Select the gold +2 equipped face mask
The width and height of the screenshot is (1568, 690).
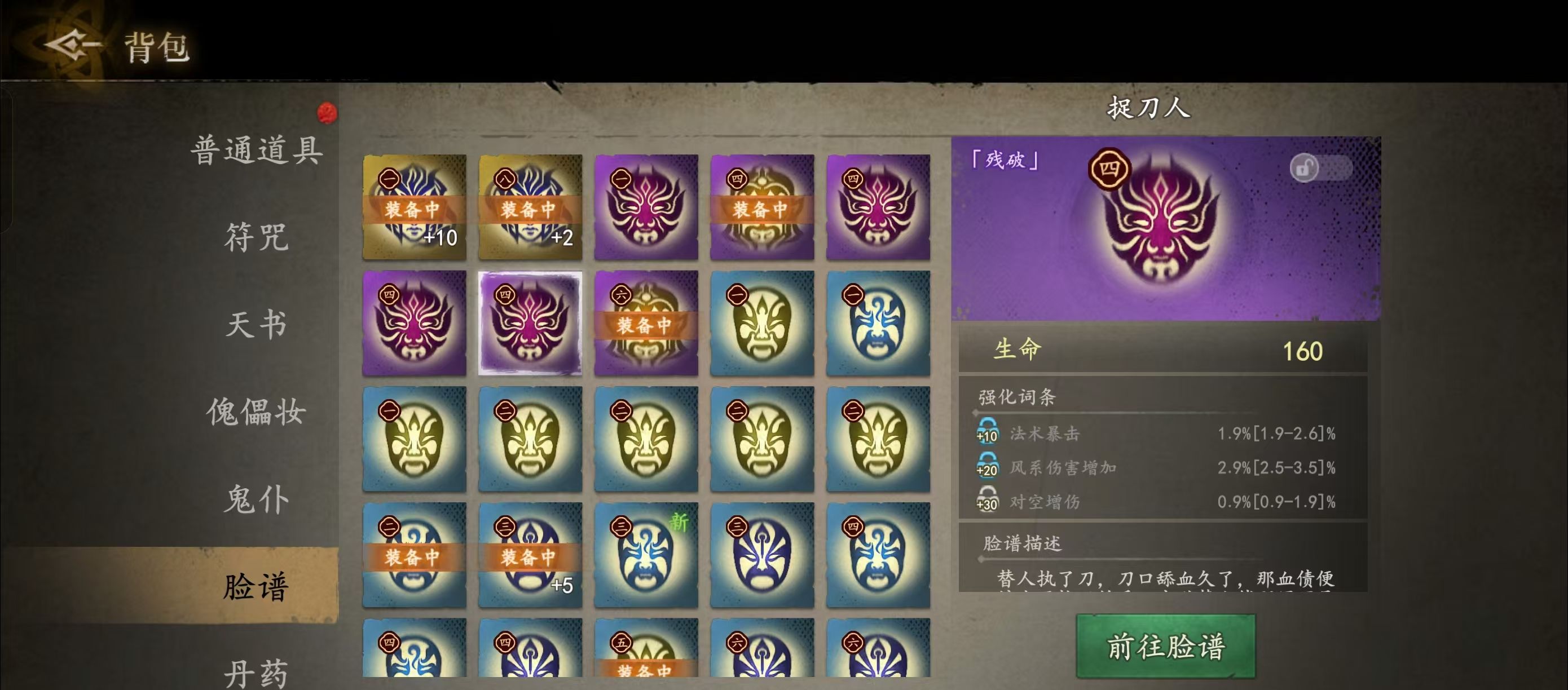(530, 207)
